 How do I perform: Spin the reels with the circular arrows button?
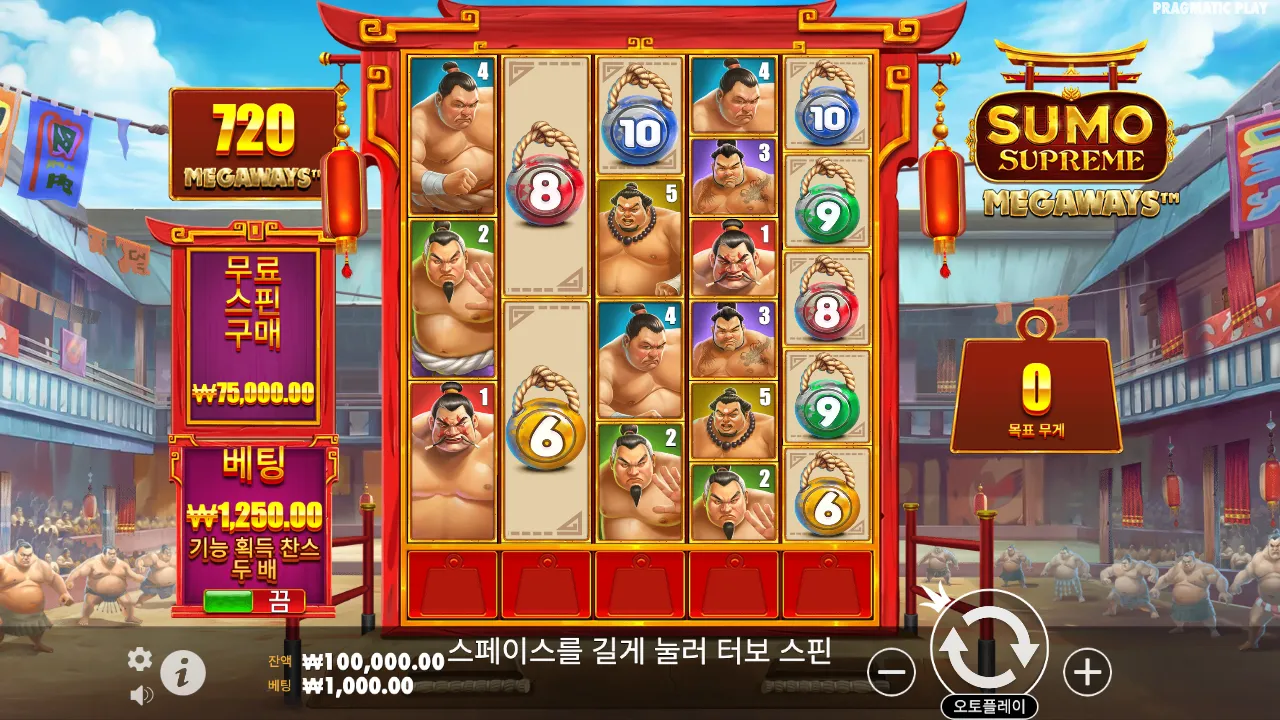pos(989,649)
